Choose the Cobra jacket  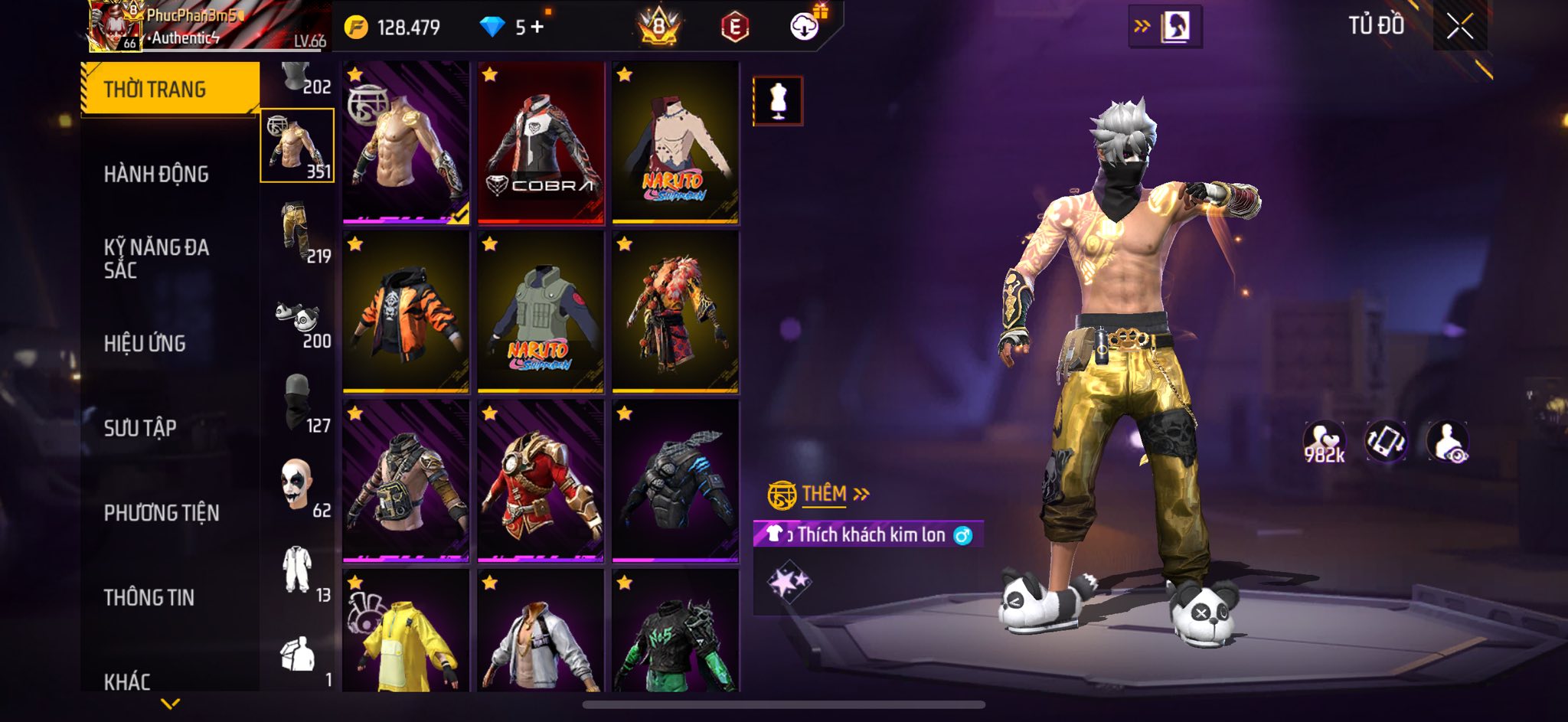pos(541,143)
